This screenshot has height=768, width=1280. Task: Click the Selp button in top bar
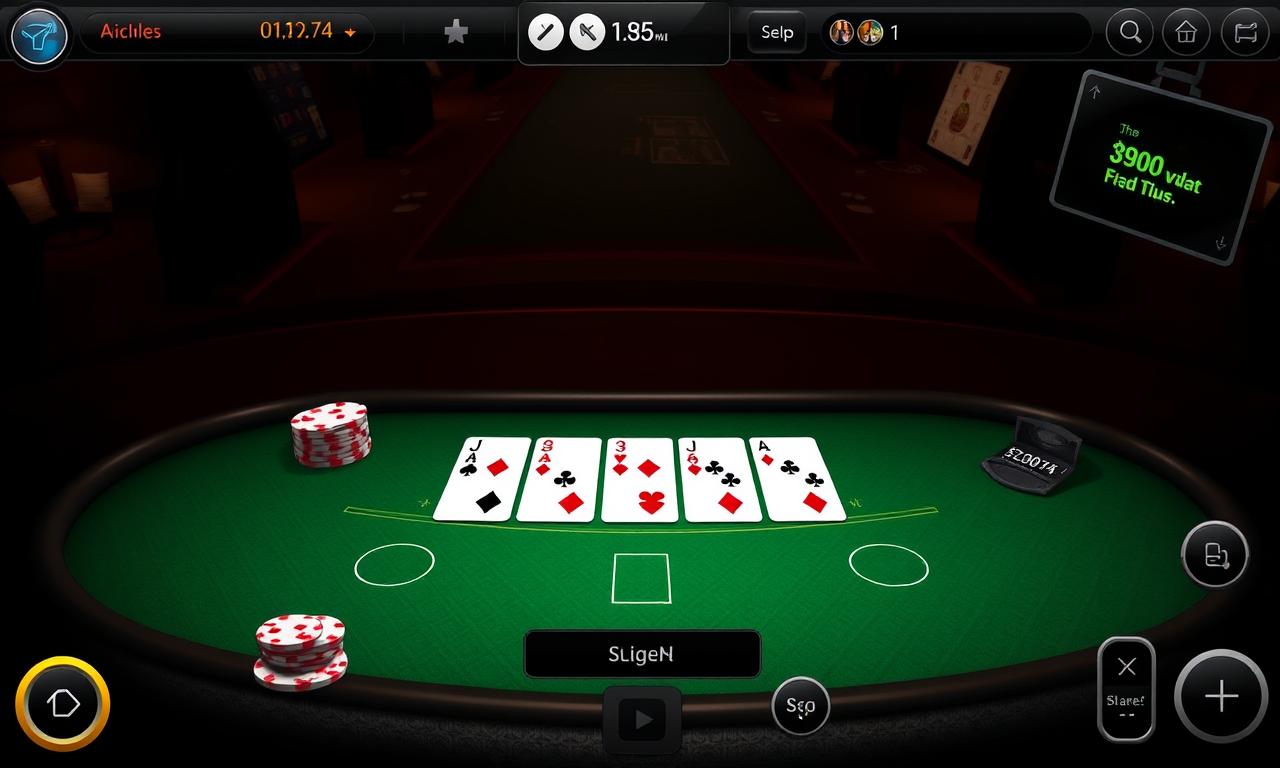pyautogui.click(x=777, y=32)
